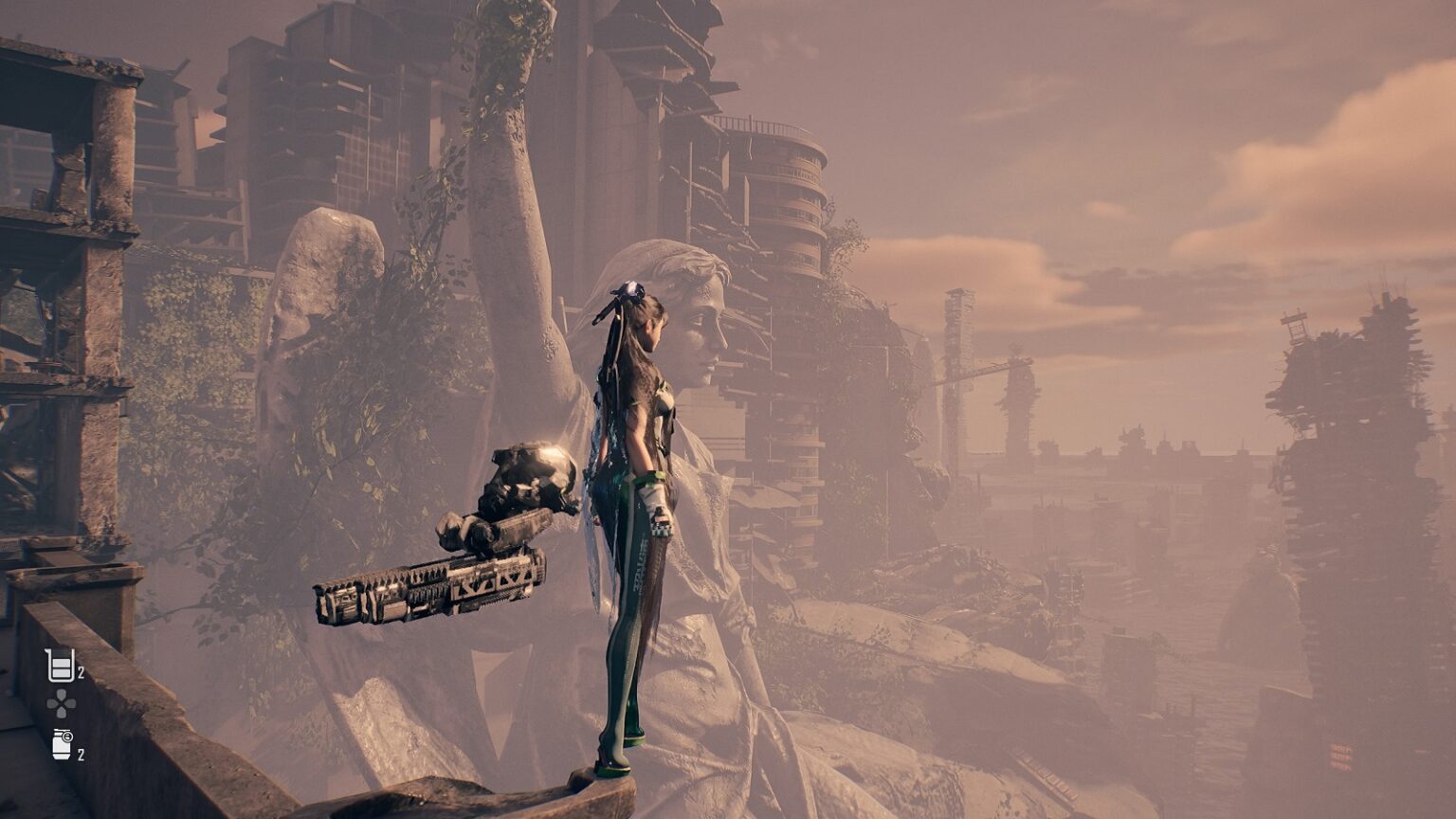Select the healing potion consumable icon
The height and width of the screenshot is (819, 1456).
pyautogui.click(x=60, y=665)
